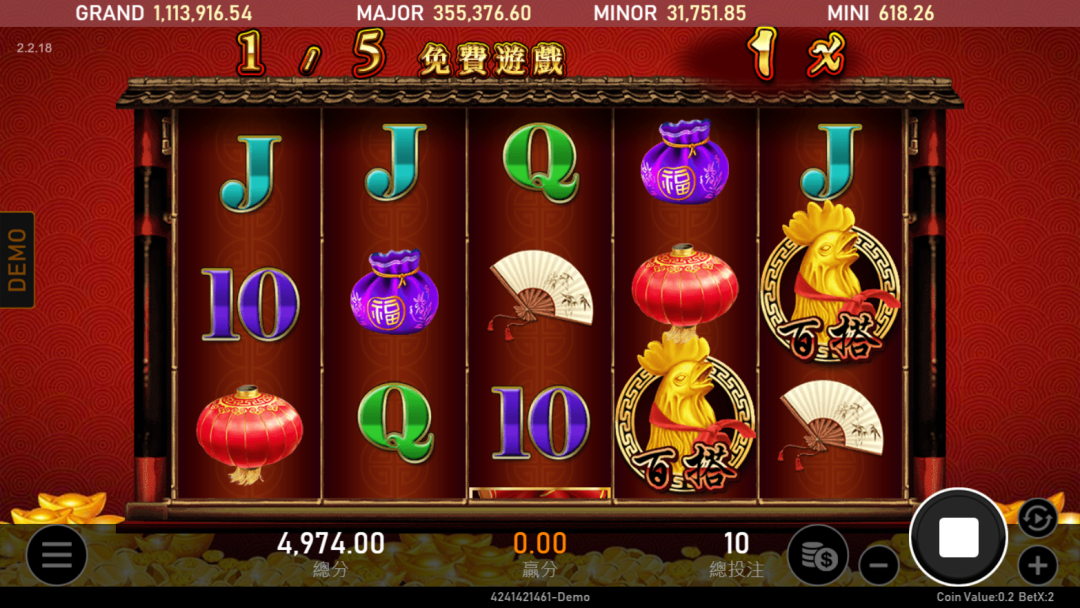Toggle the auto-spin button
The image size is (1080, 608).
pyautogui.click(x=1037, y=517)
